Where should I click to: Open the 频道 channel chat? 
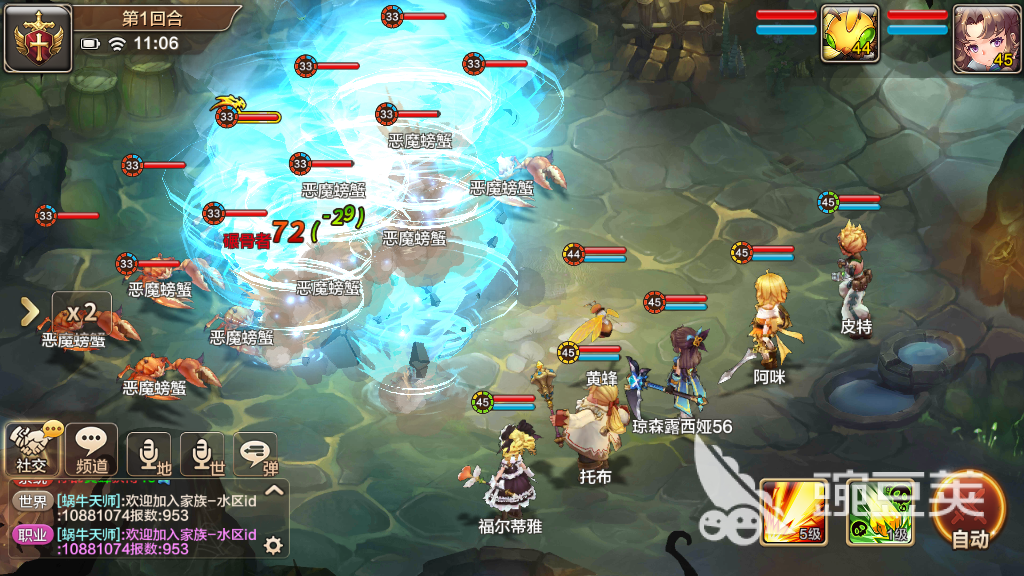pos(92,449)
